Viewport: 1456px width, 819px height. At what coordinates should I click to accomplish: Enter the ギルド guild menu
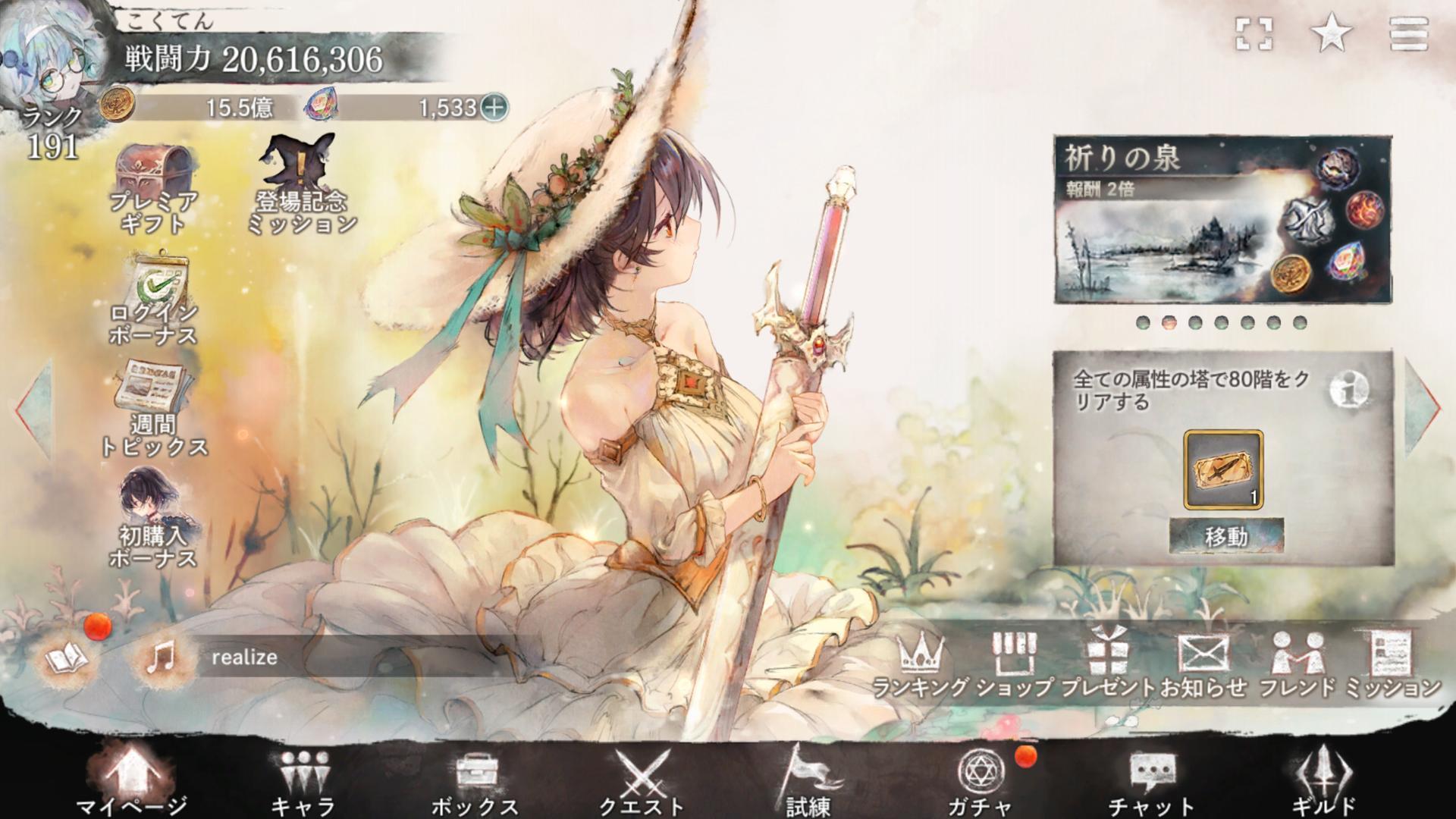(x=1323, y=781)
